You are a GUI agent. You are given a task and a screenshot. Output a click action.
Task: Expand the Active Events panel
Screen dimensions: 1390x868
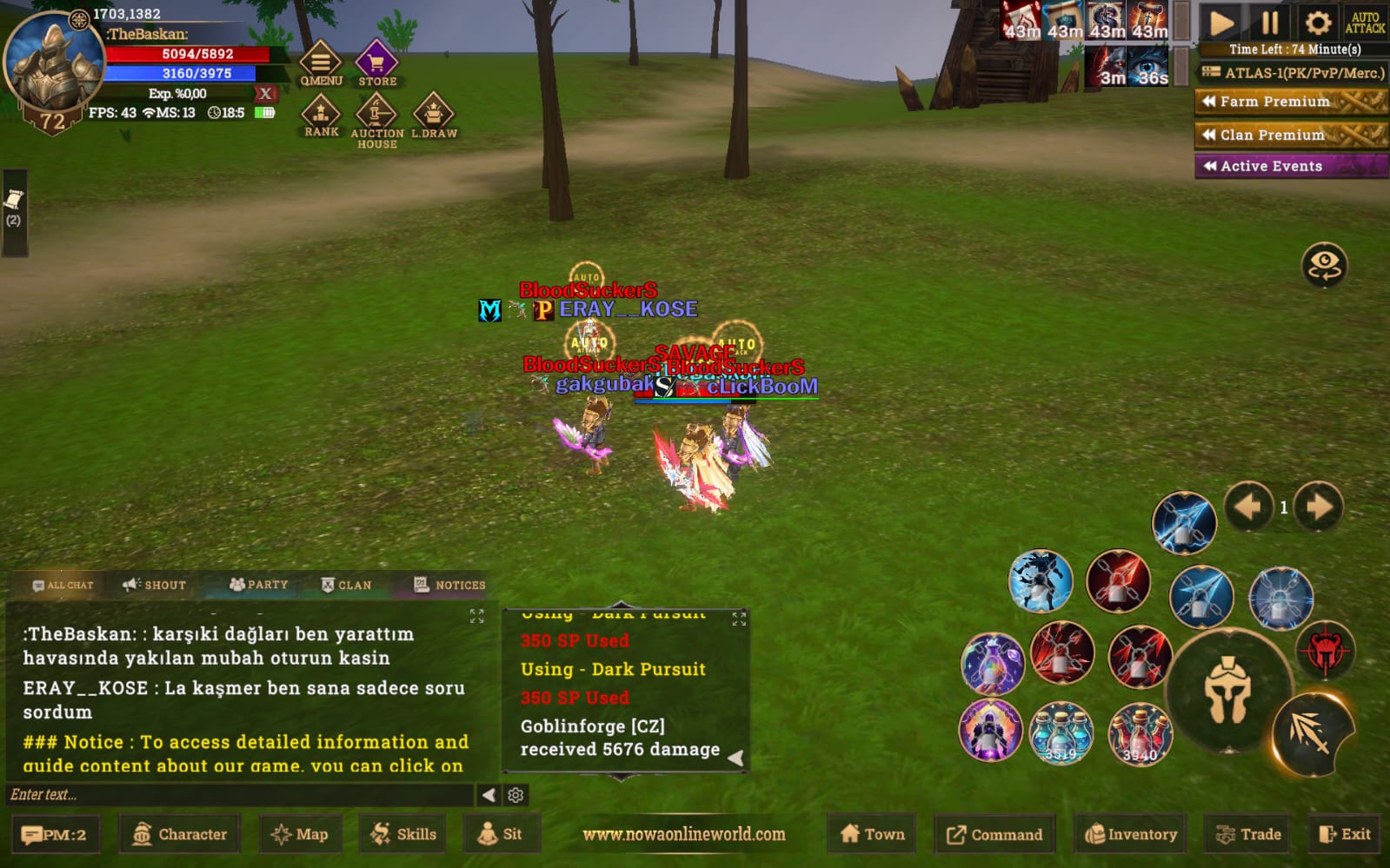point(1290,166)
